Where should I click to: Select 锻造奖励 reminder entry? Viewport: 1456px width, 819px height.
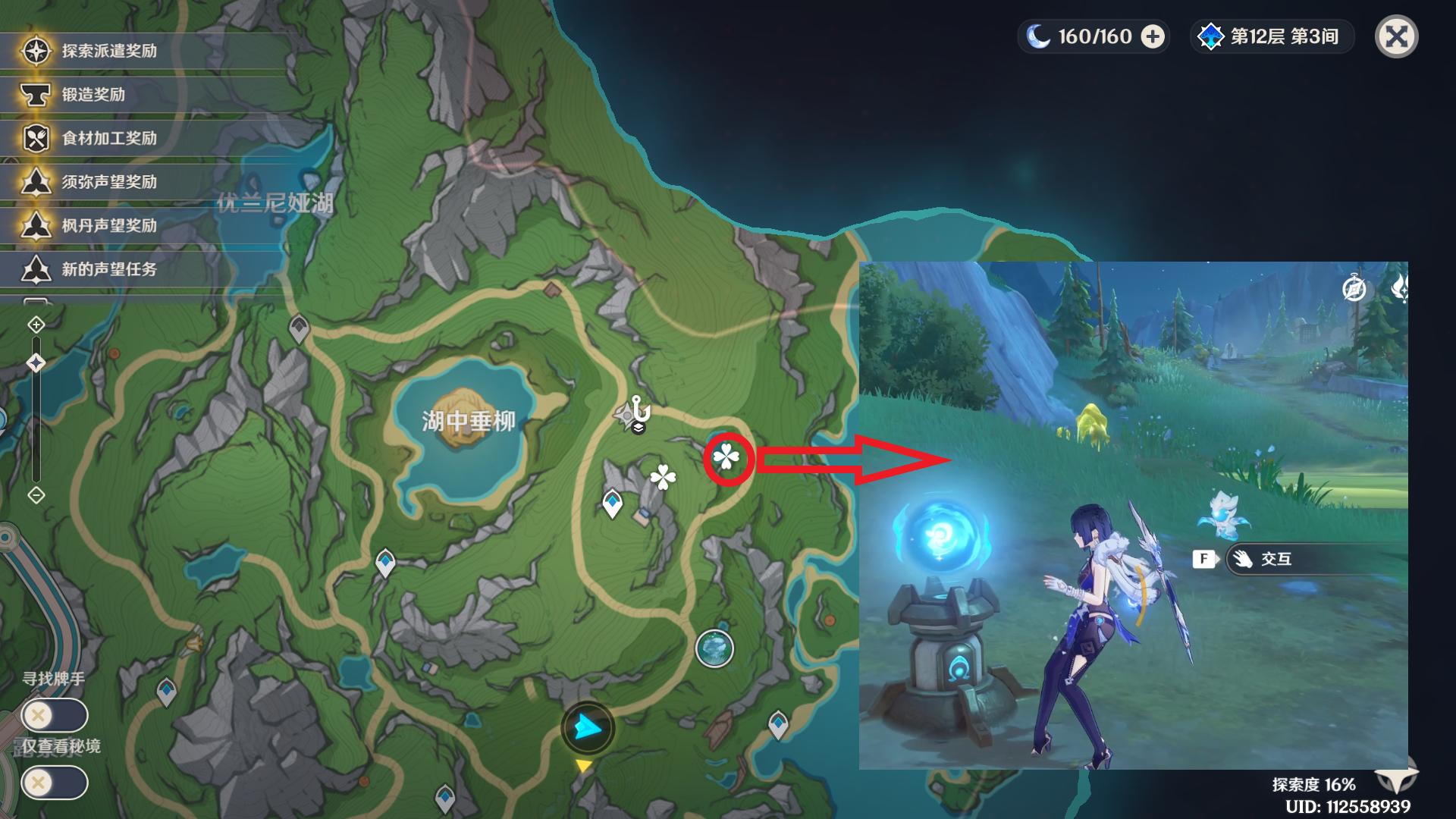(93, 95)
